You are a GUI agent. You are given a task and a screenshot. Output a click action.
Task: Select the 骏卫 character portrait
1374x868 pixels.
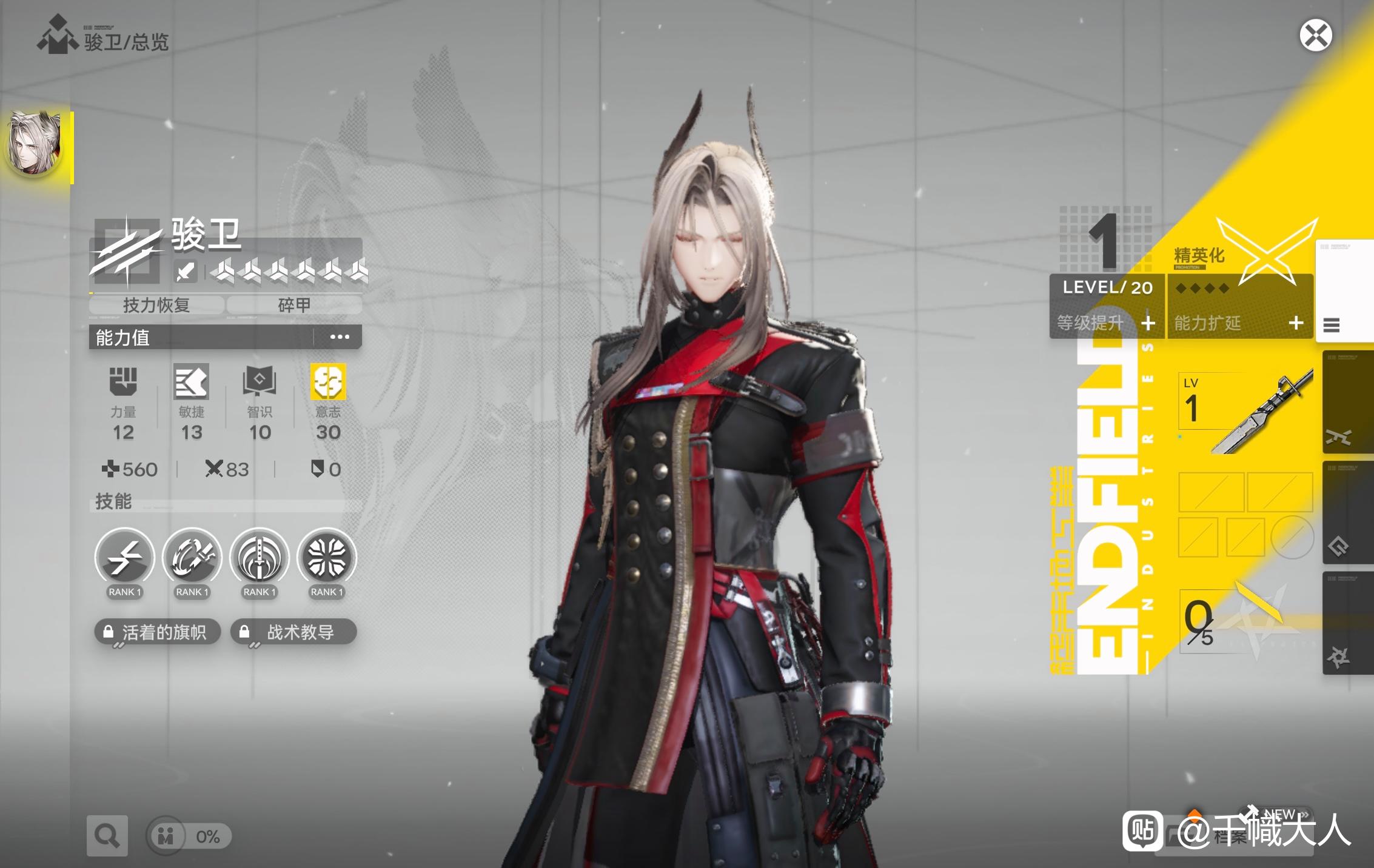coord(35,145)
